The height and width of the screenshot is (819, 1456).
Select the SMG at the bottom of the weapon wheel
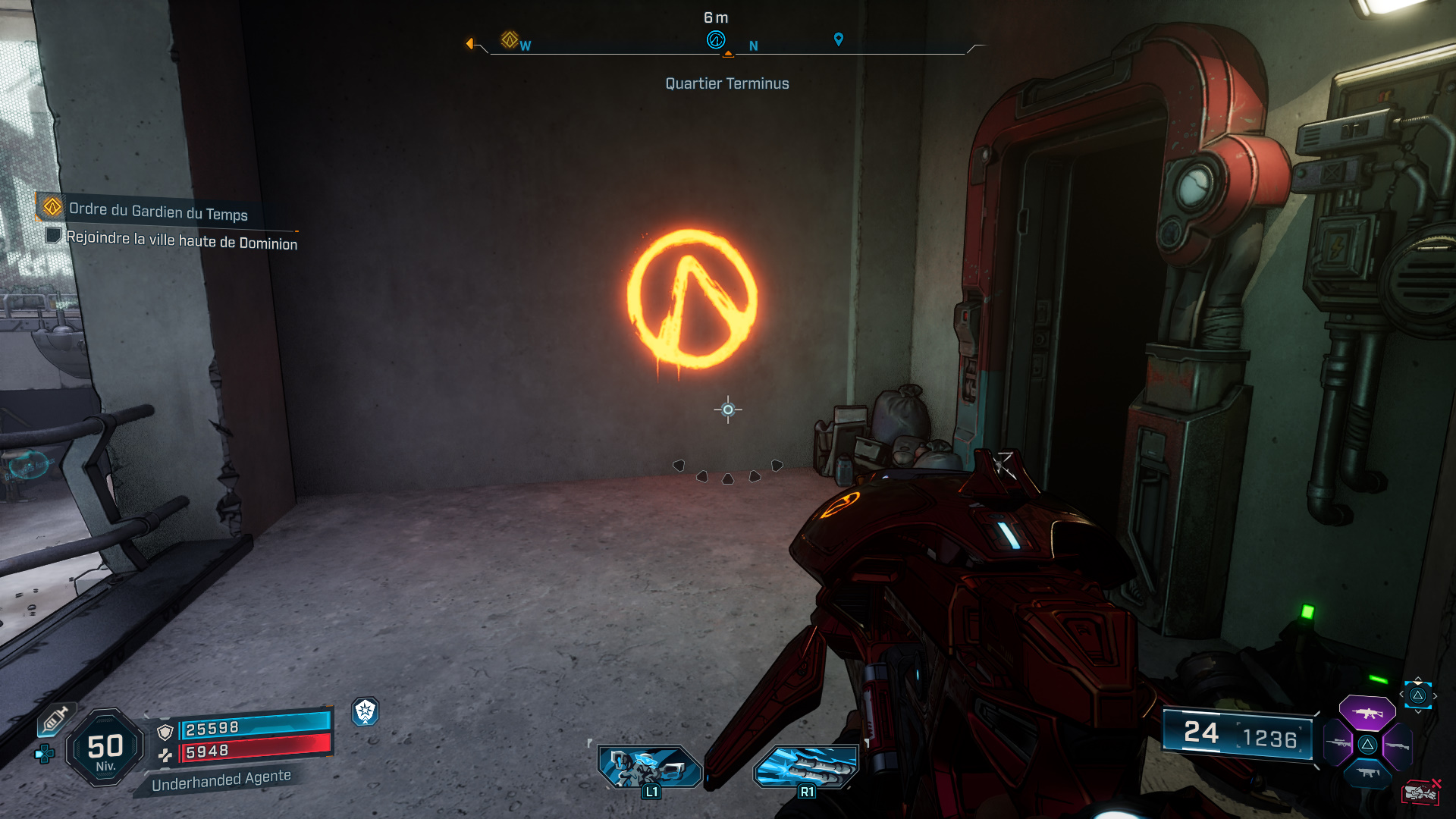pos(1367,772)
